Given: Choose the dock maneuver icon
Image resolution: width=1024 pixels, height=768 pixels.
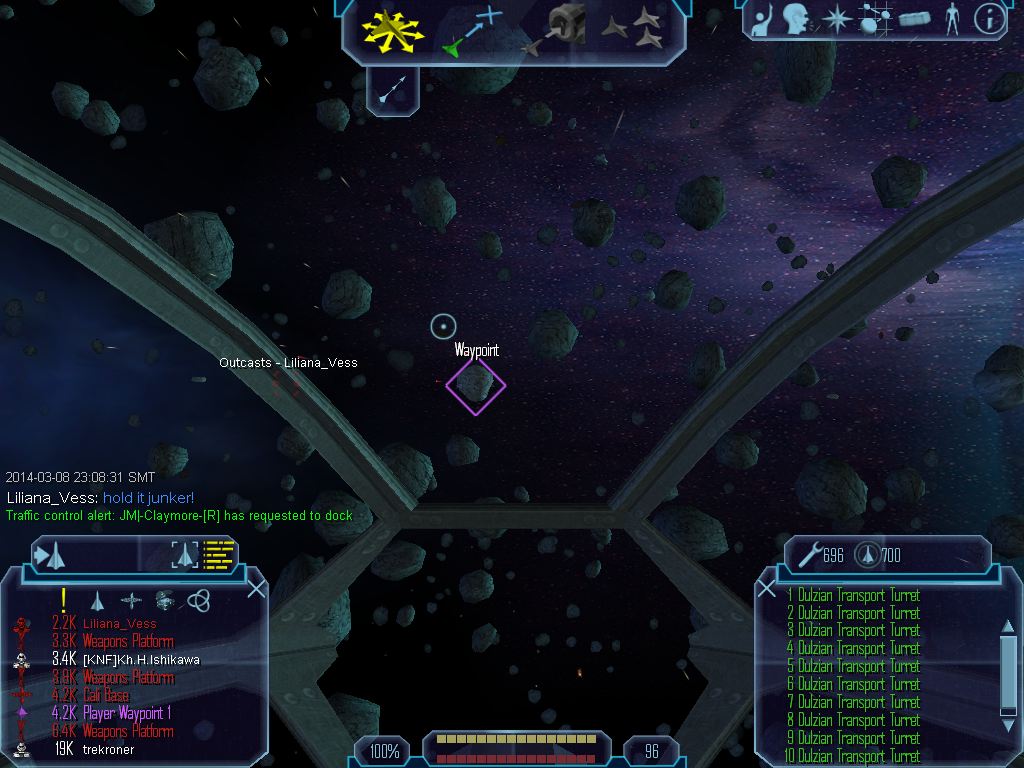Looking at the screenshot, I should pos(554,28).
